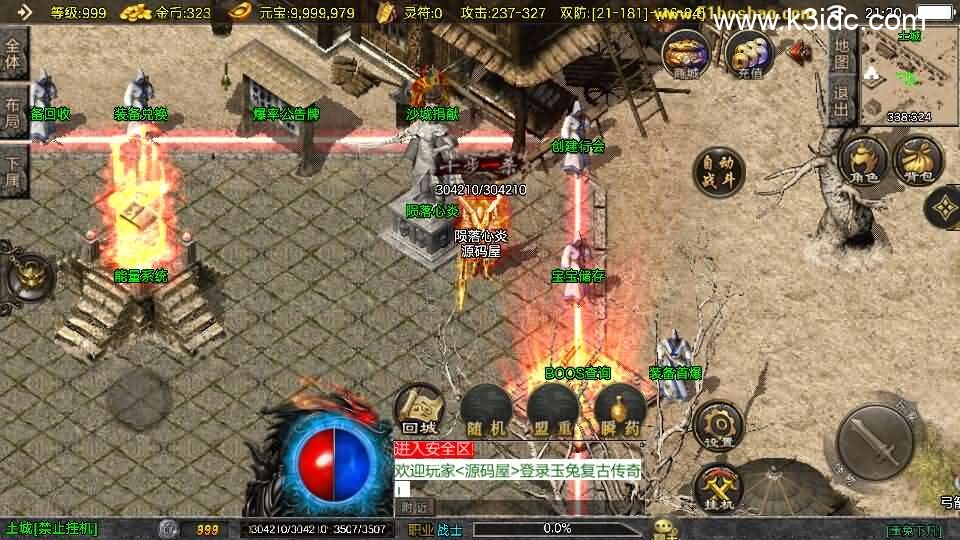Viewport: 960px width, 540px height.
Task: Open the 背包 backpack
Action: pos(918,161)
